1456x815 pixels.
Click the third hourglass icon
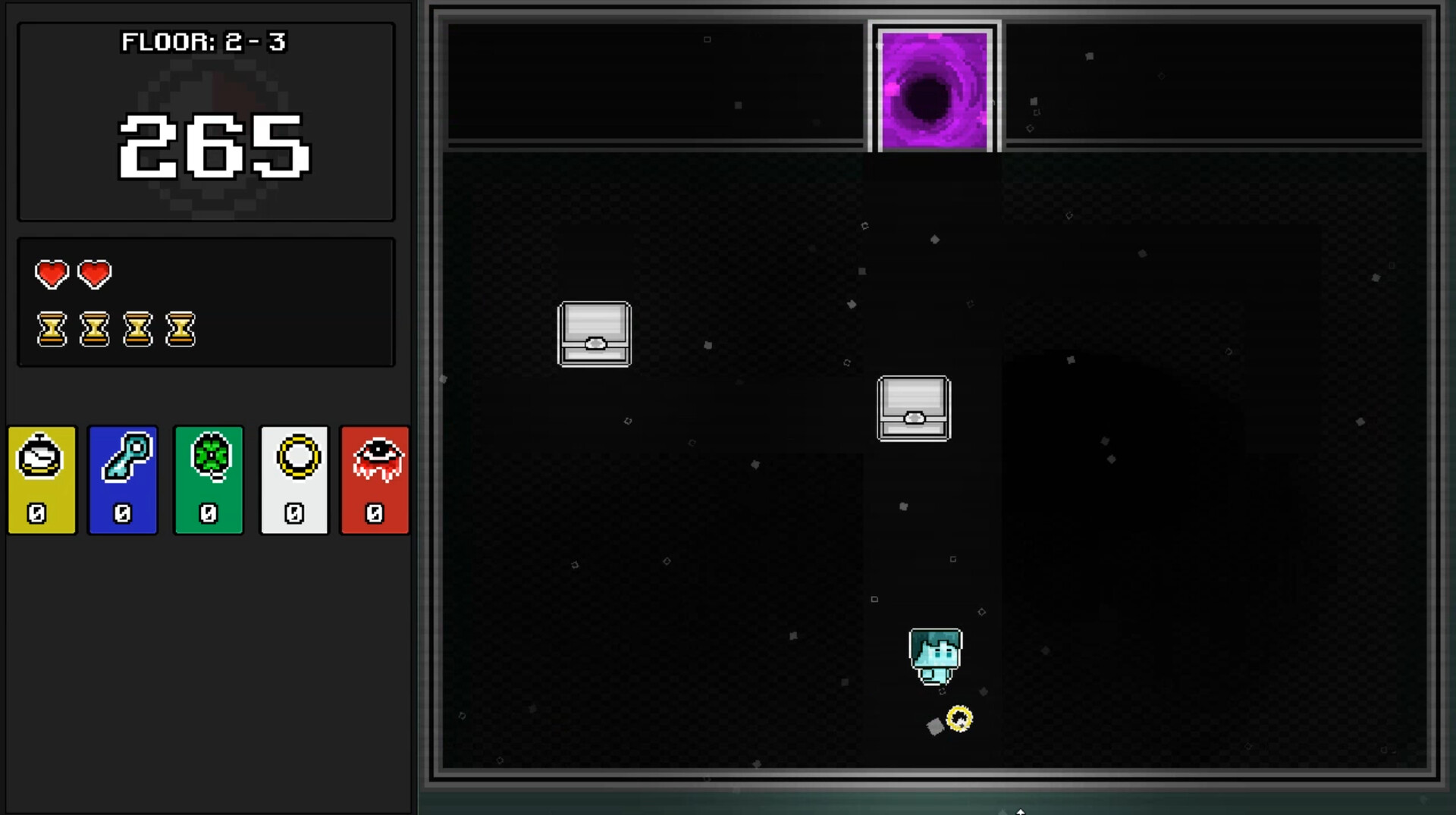tap(138, 329)
